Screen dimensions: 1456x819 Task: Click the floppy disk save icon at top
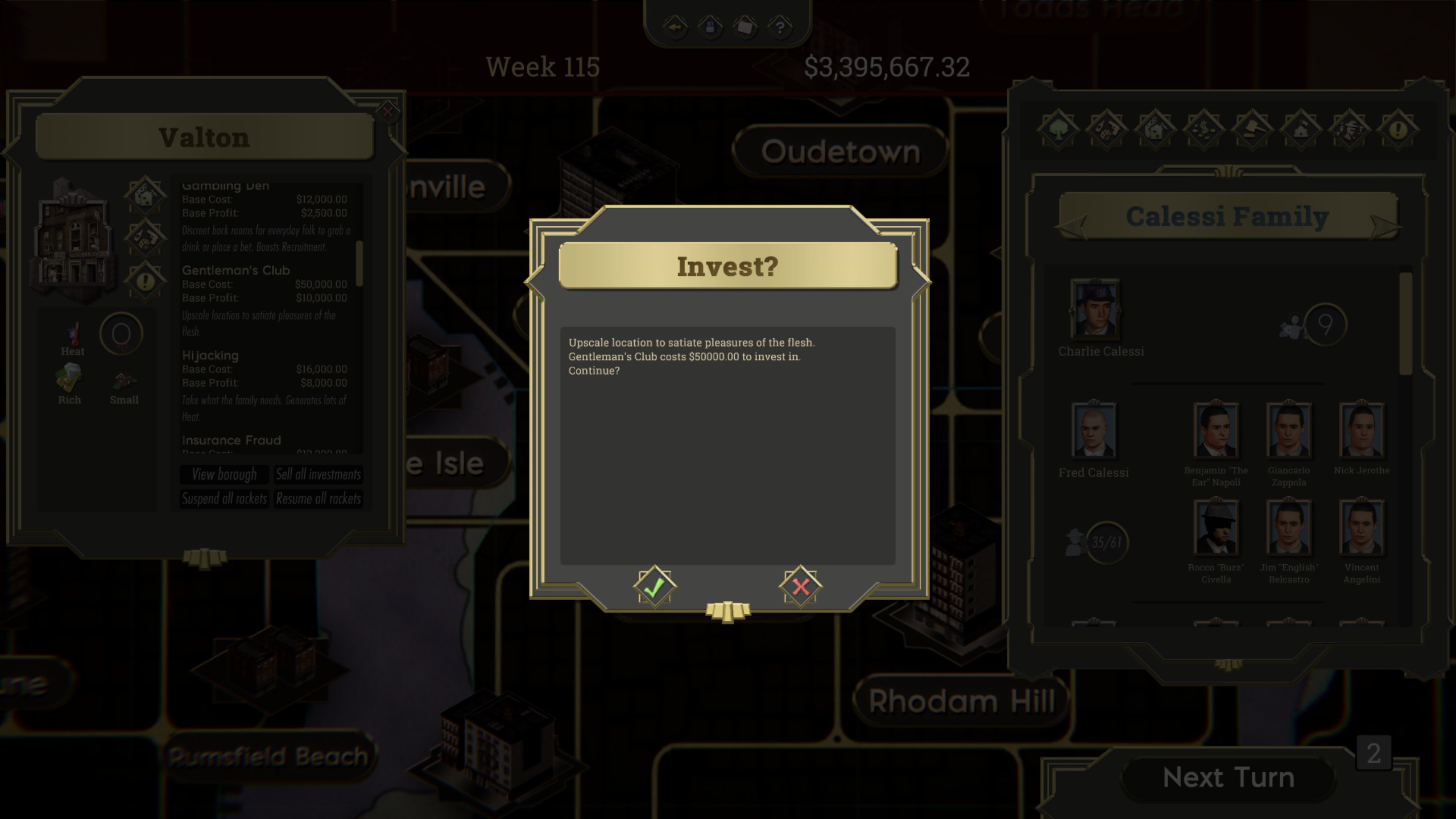(x=712, y=27)
